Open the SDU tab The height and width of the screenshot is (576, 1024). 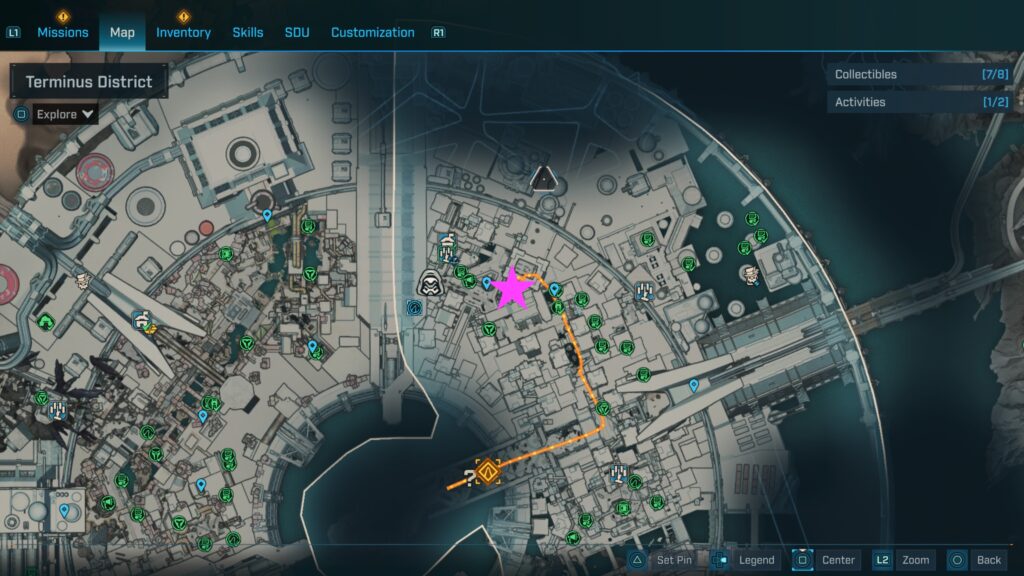297,32
